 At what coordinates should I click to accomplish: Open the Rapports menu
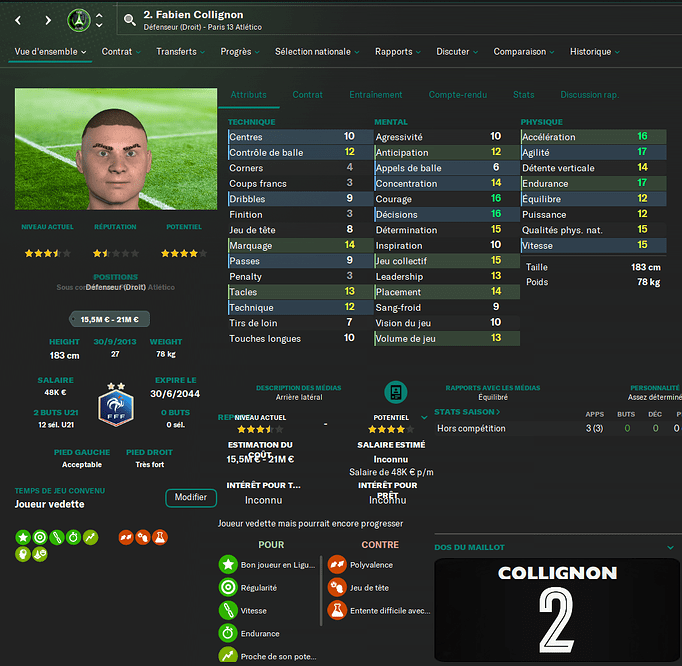[398, 52]
